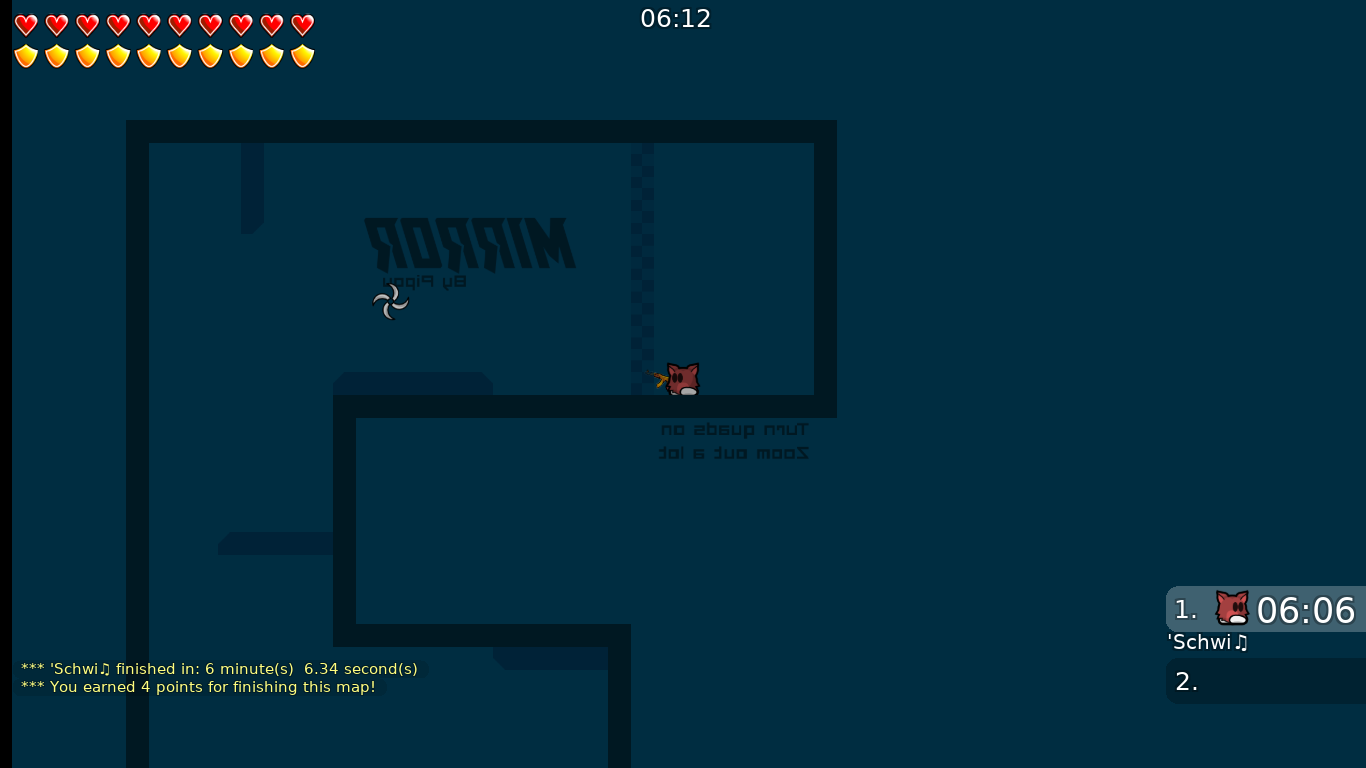This screenshot has height=768, width=1366.
Task: Click the 06:12 race timer at top center
Action: (675, 18)
